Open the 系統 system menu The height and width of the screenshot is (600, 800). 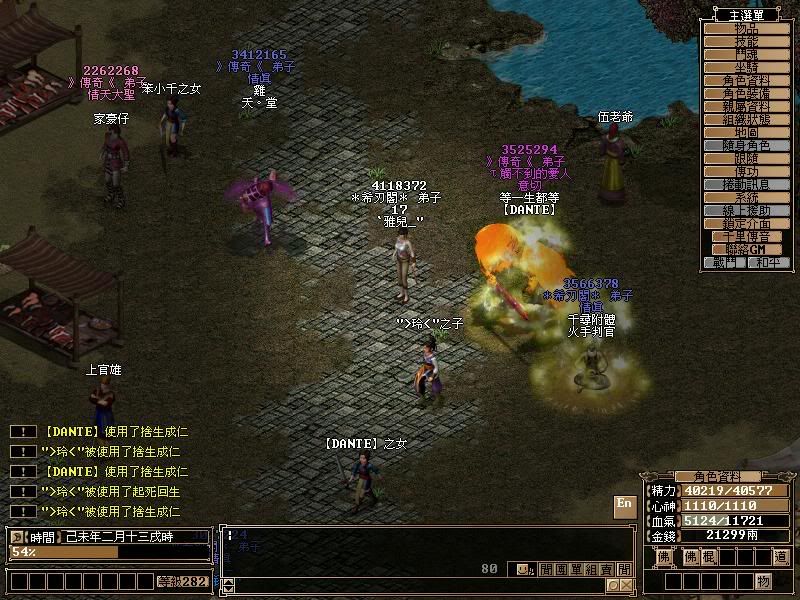[x=747, y=198]
